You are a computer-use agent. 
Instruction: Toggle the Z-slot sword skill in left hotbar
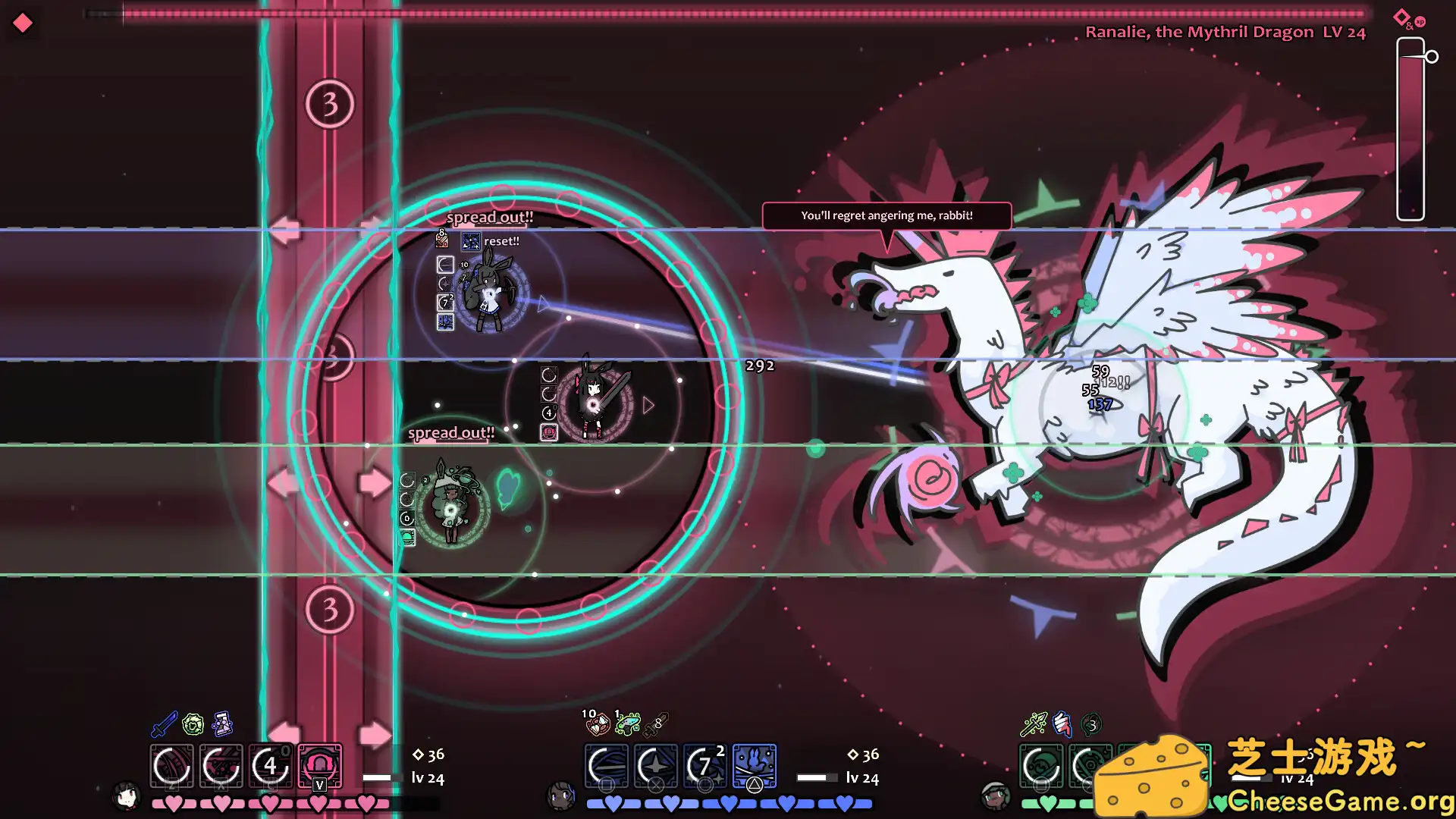click(172, 767)
